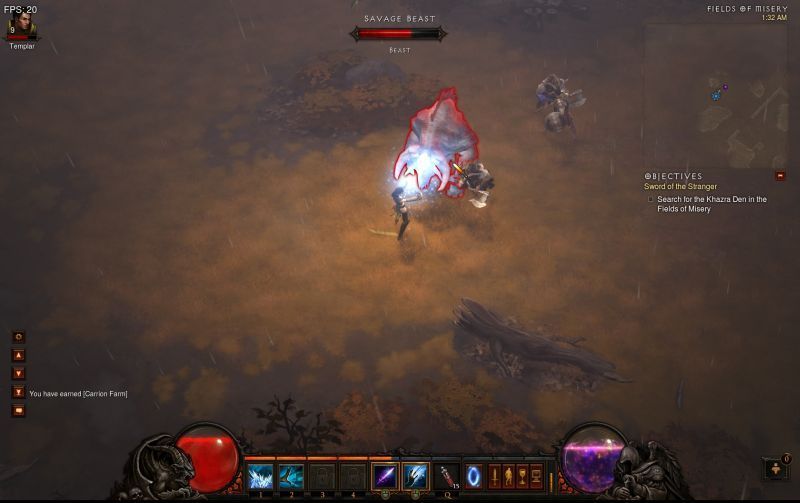
Task: Open the character figure menu button
Action: tap(508, 476)
